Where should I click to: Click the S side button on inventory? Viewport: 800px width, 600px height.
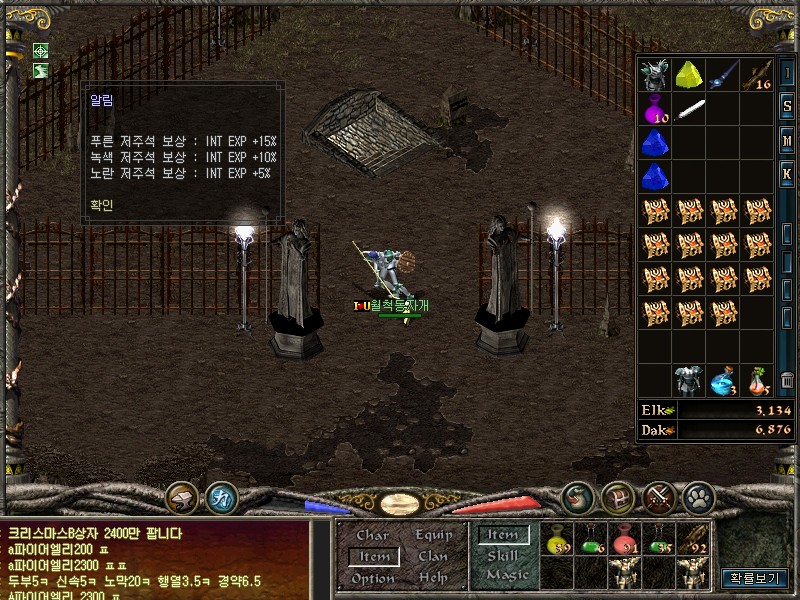[x=787, y=105]
